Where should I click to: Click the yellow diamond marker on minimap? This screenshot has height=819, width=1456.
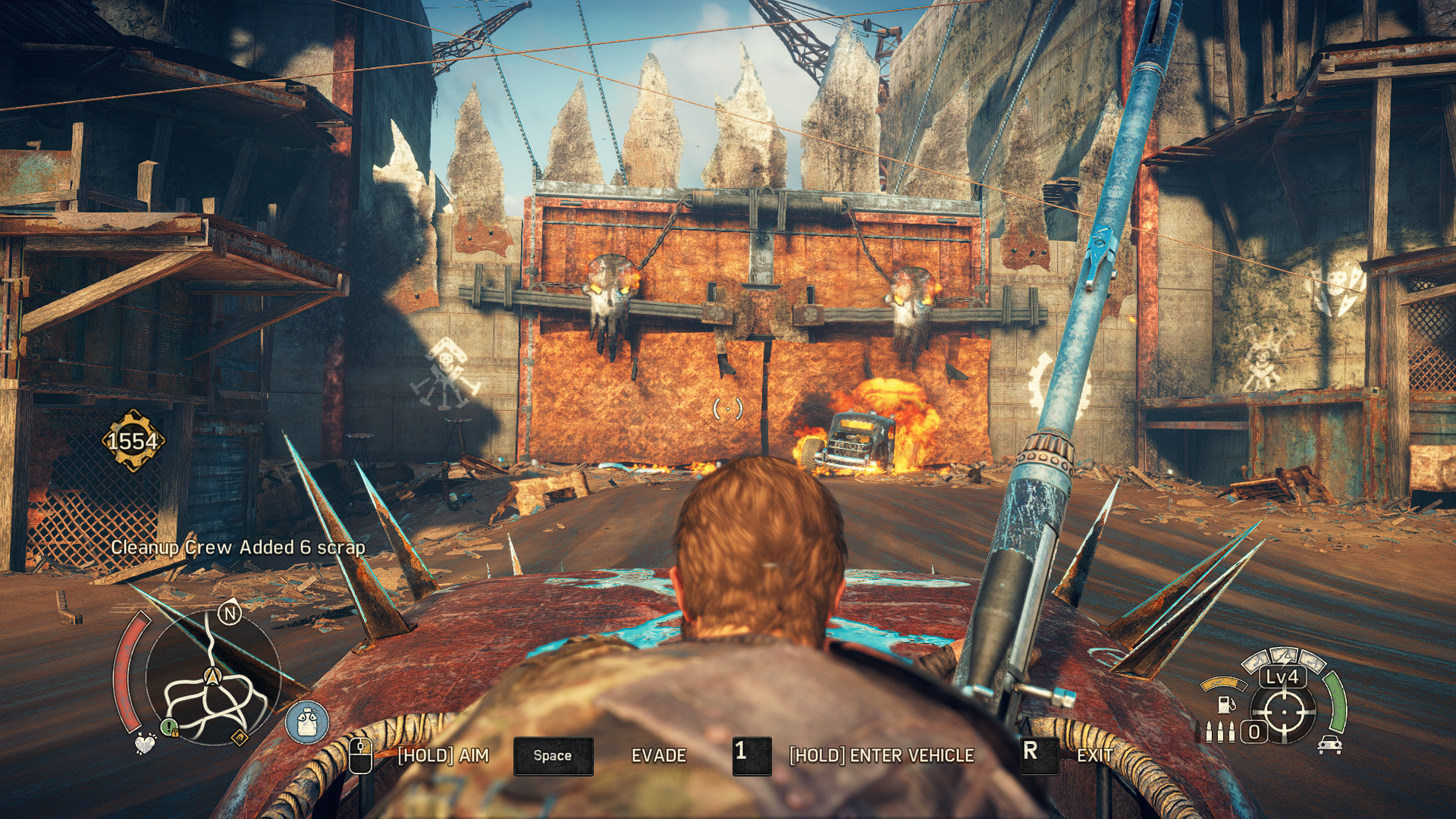239,737
